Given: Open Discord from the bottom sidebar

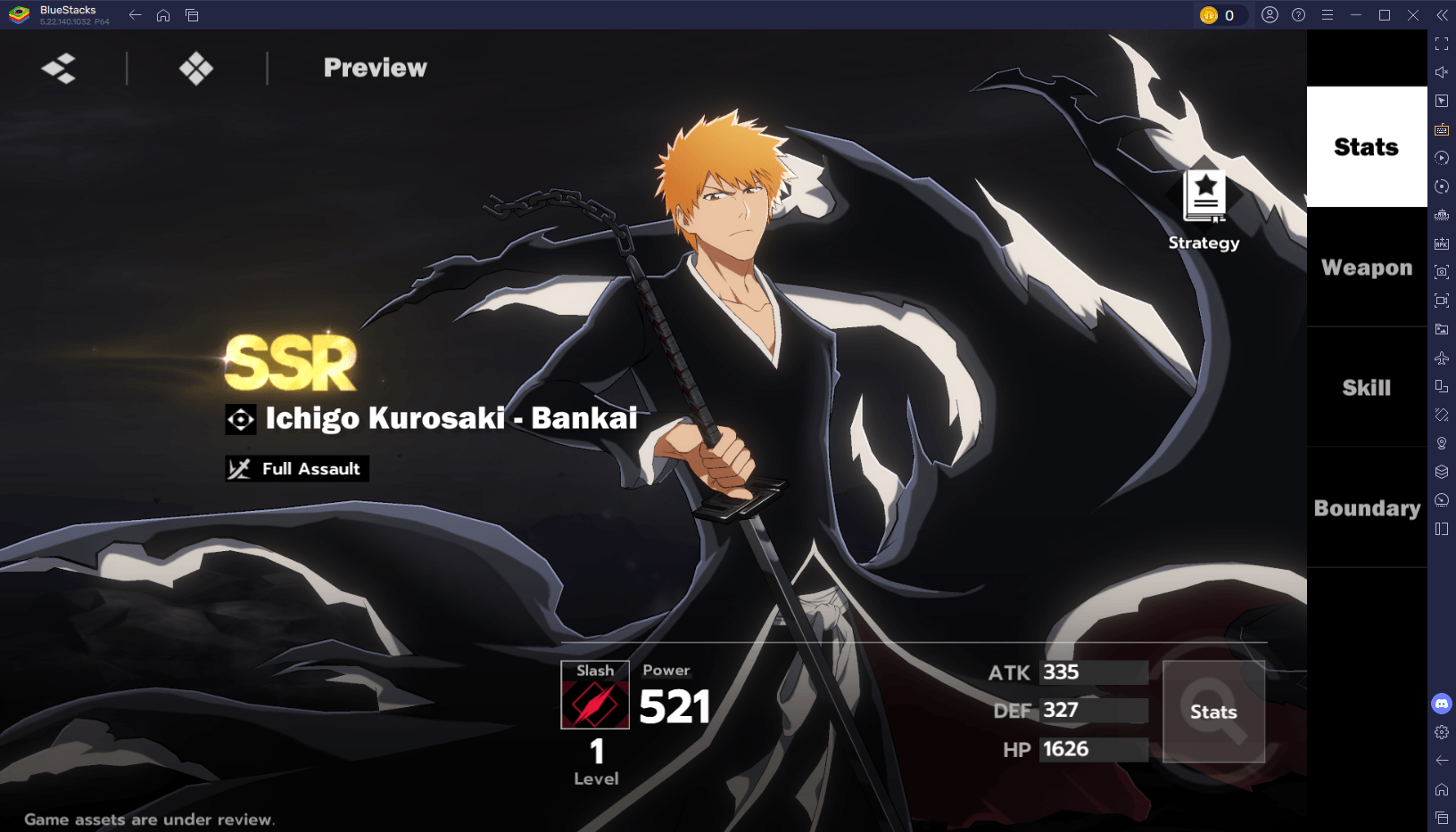Looking at the screenshot, I should [x=1443, y=704].
